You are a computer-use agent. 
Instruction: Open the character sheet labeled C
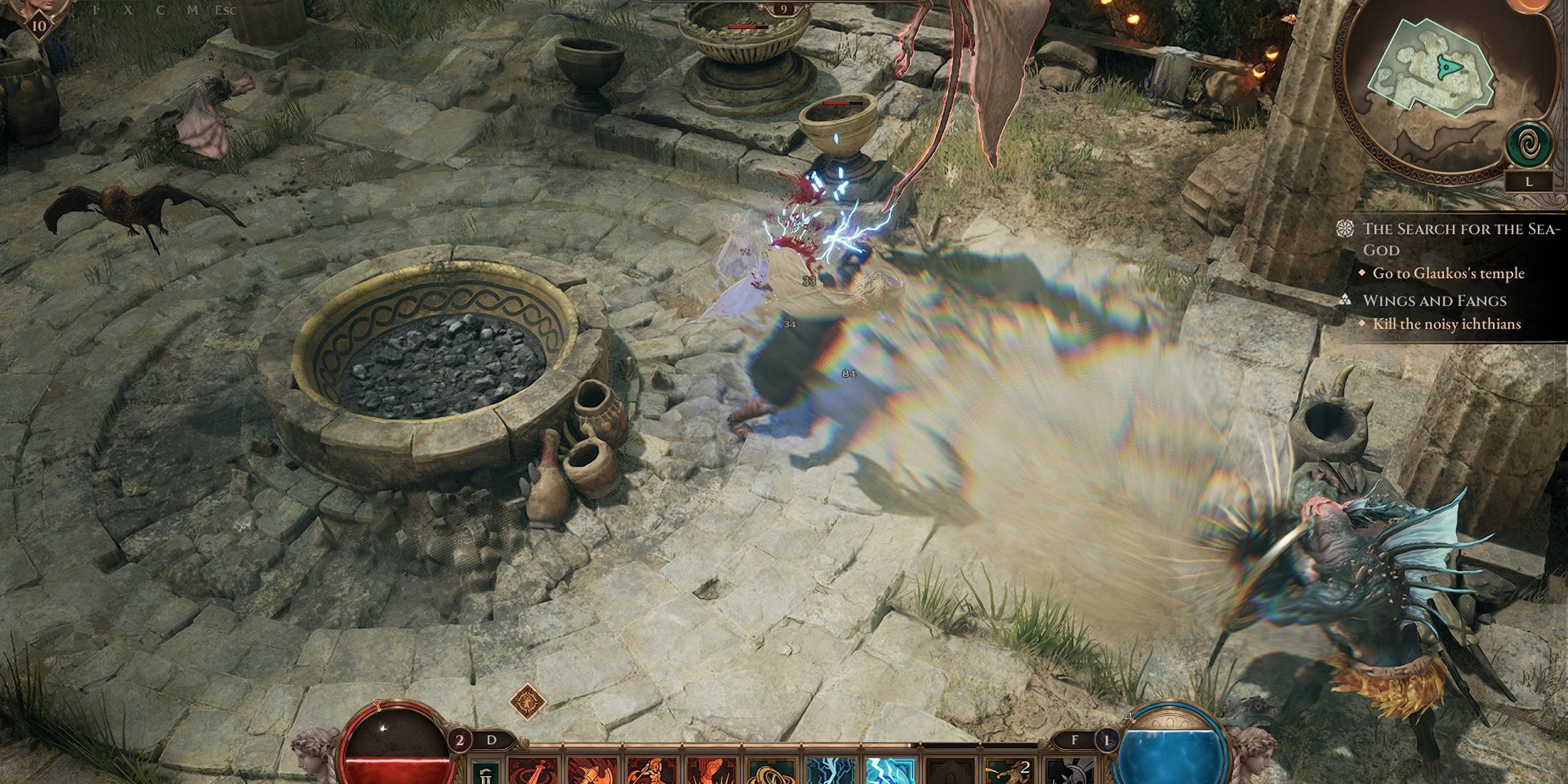click(161, 10)
